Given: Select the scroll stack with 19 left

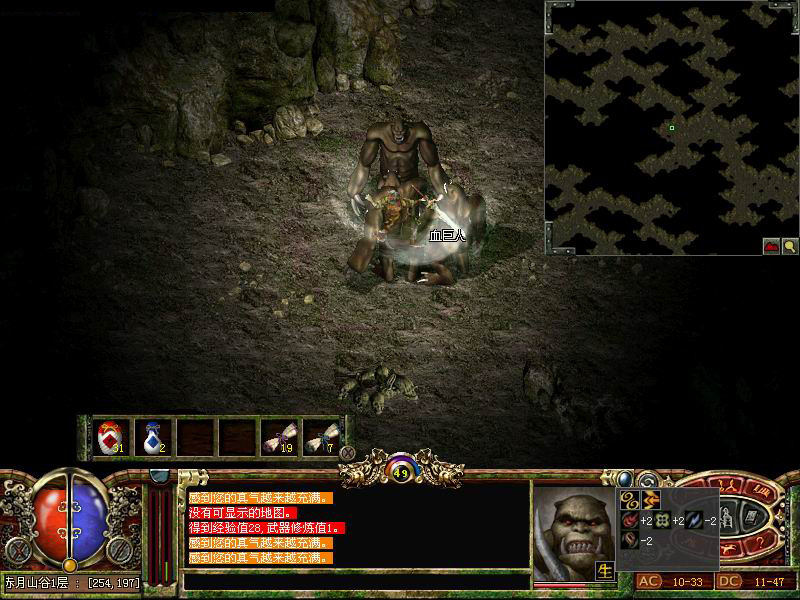Looking at the screenshot, I should (x=278, y=436).
